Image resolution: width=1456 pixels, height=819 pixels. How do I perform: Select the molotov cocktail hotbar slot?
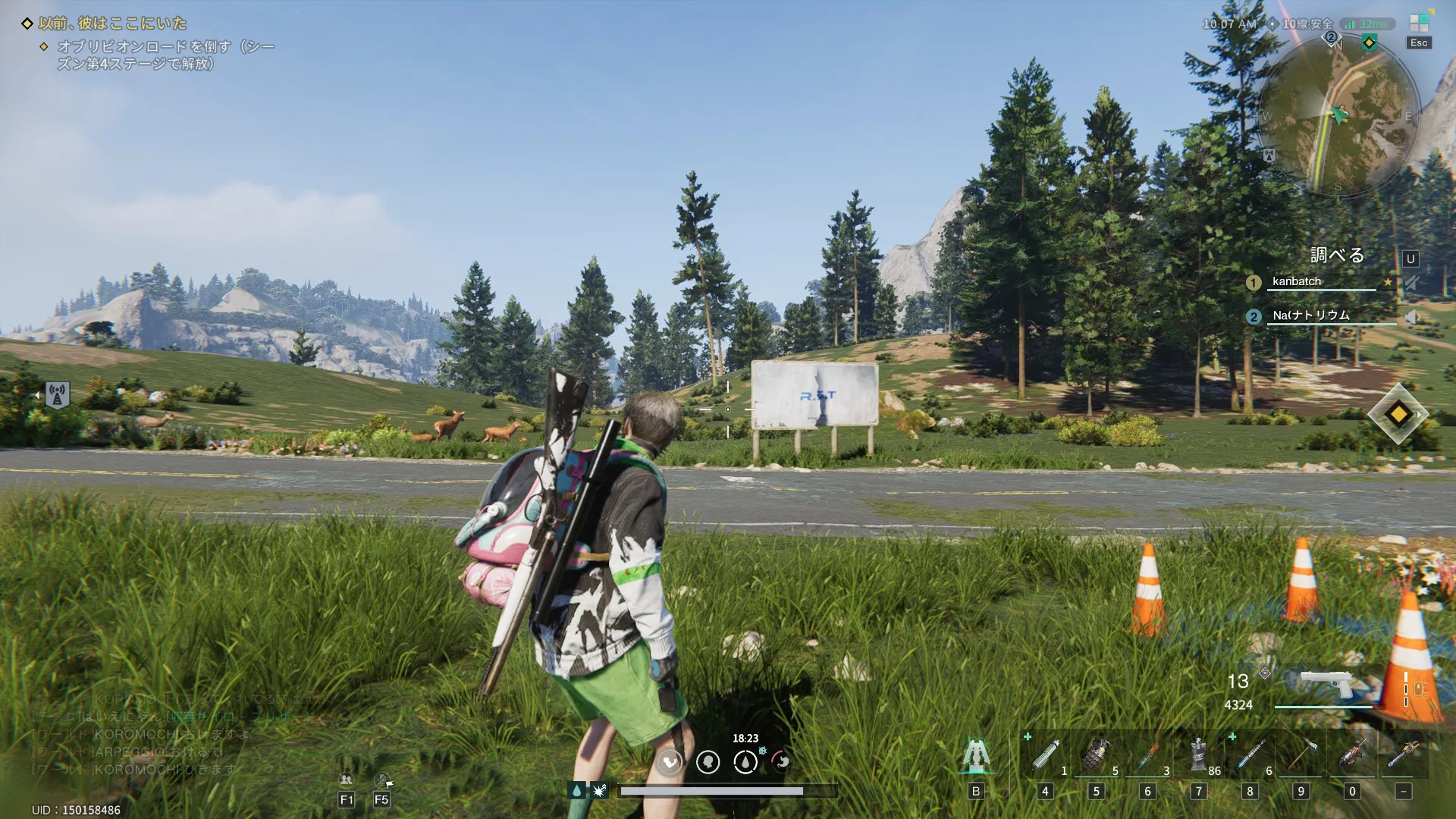[1147, 755]
